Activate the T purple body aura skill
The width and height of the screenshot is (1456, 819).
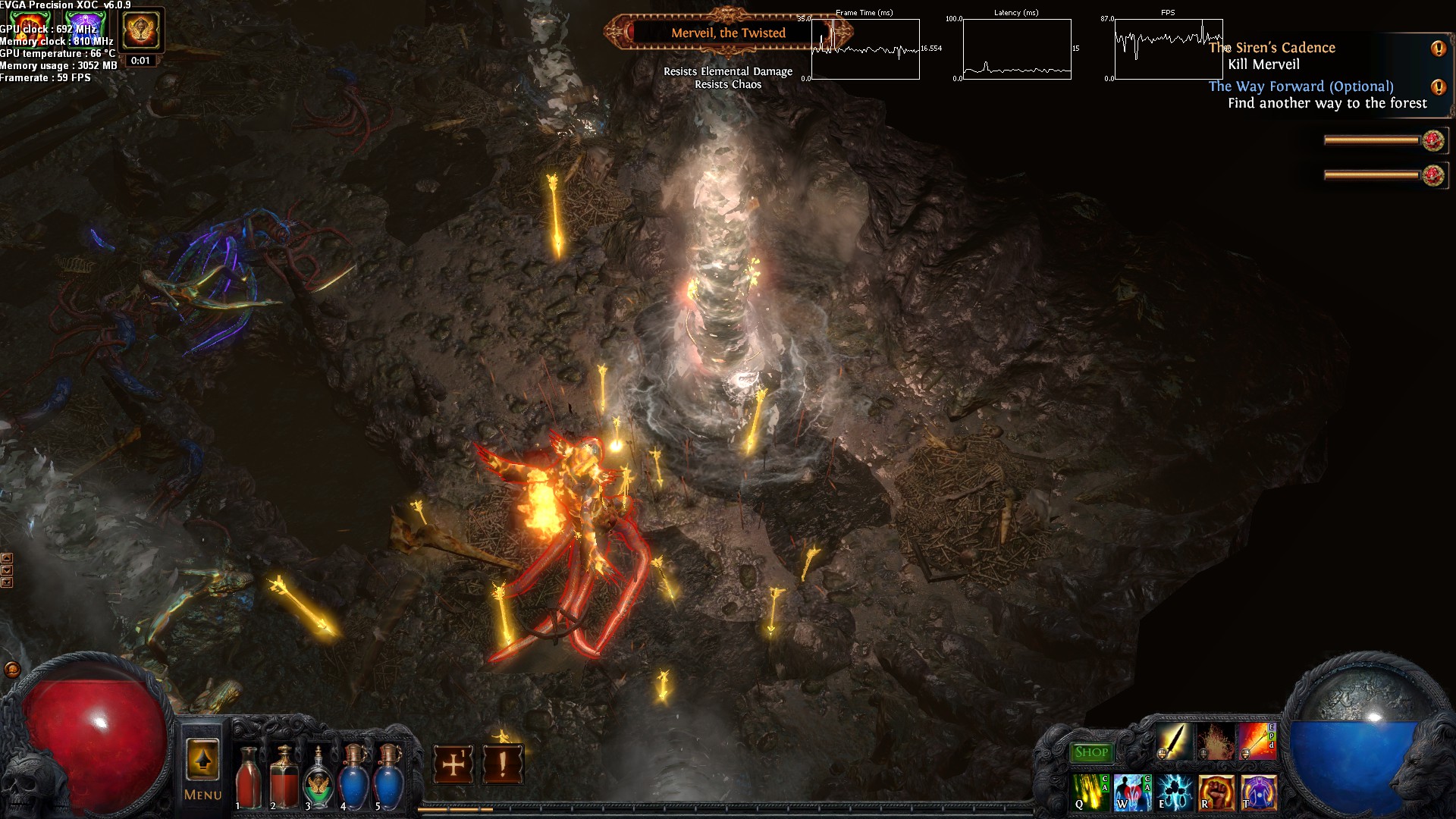tap(1257, 792)
